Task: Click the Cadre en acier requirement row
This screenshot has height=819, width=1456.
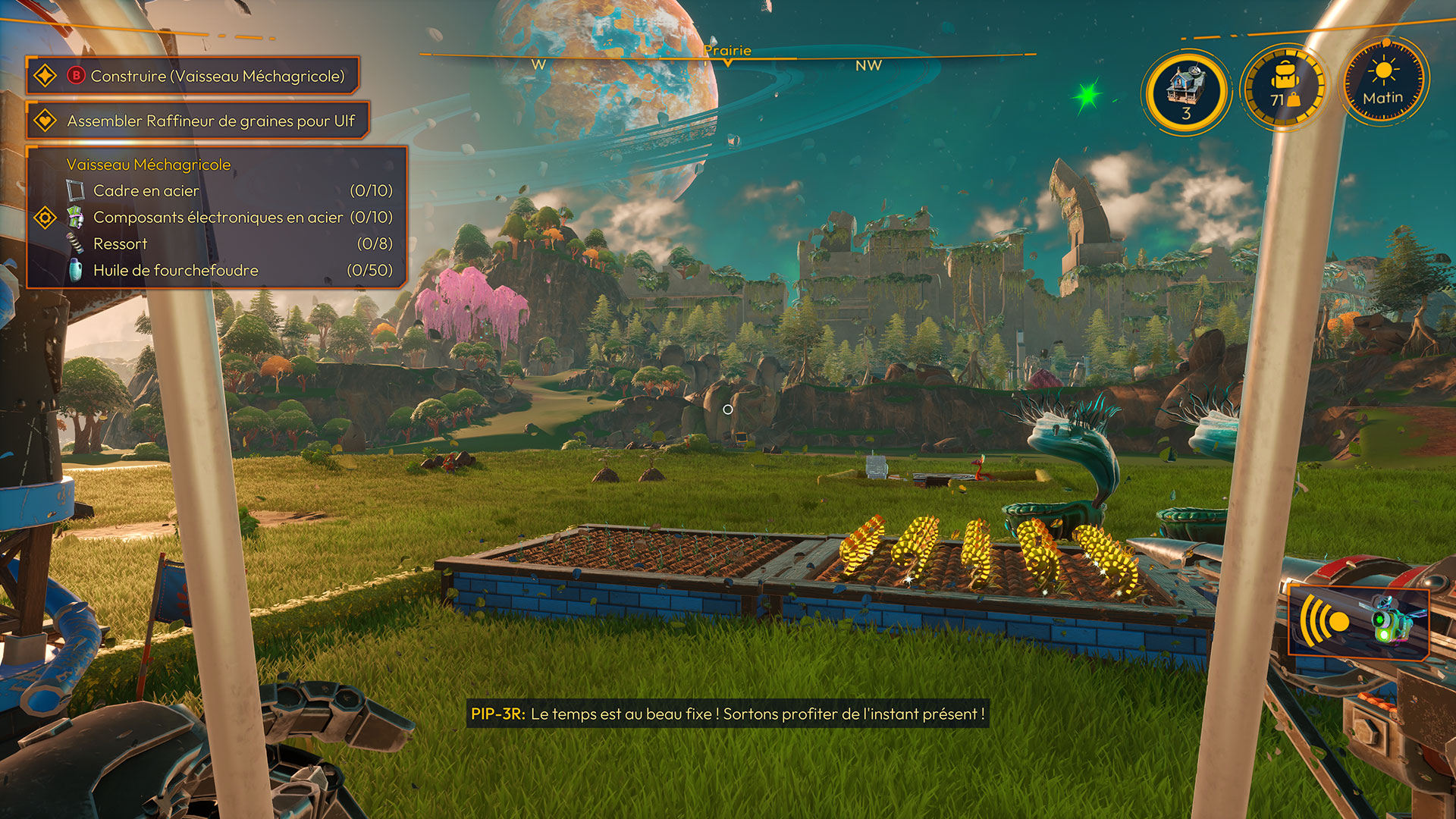Action: (227, 190)
